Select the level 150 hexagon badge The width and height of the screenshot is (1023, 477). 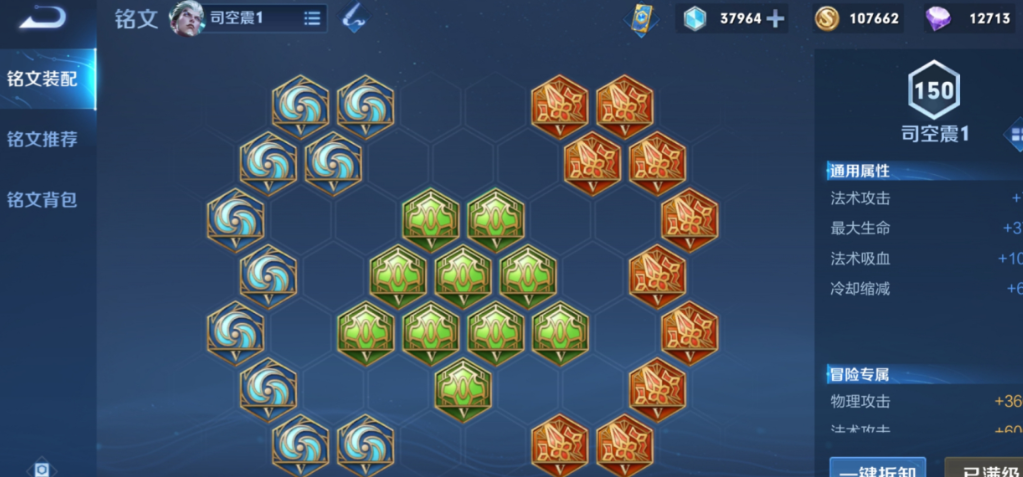point(934,91)
